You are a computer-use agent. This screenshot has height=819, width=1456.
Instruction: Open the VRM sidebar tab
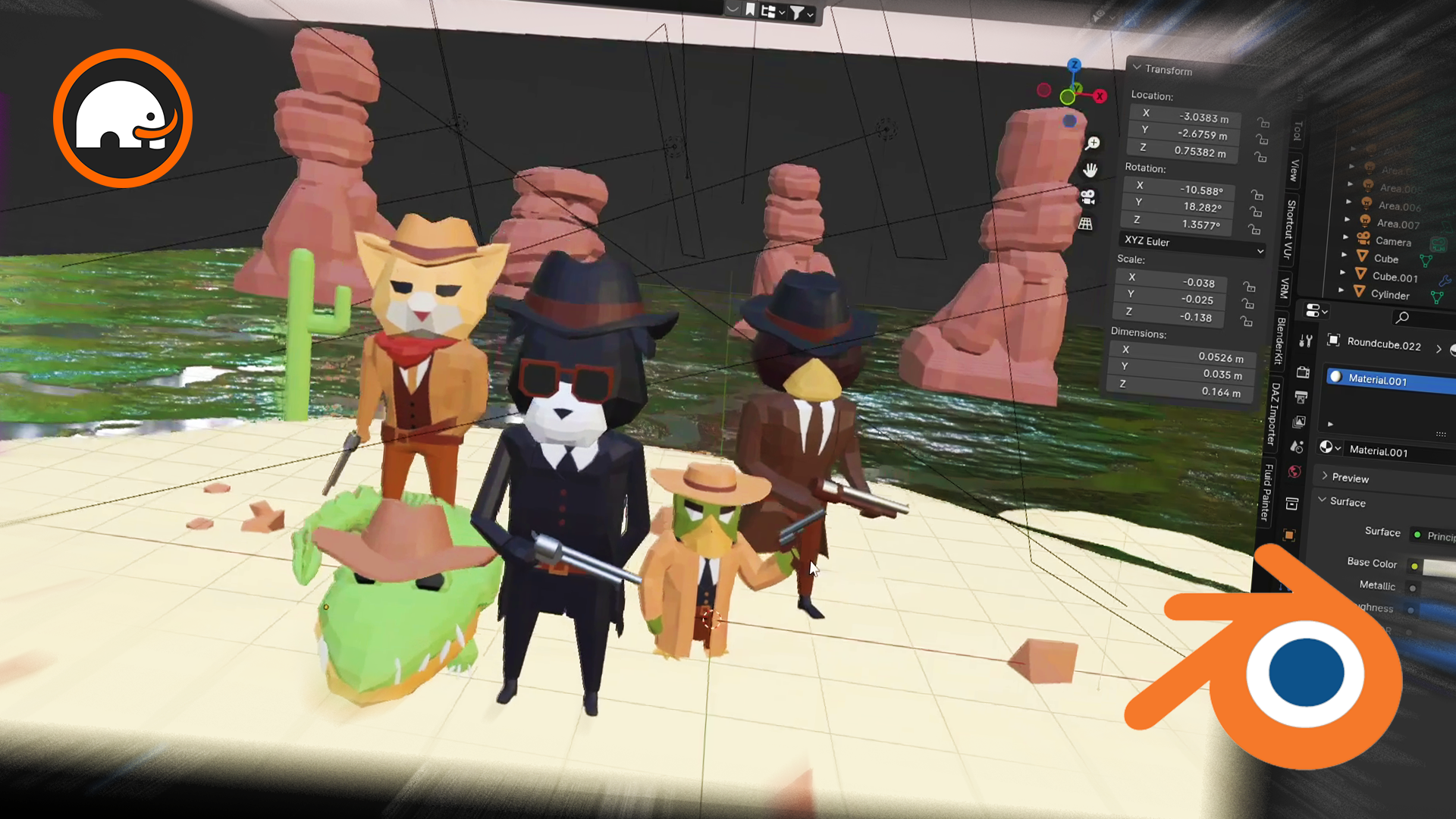[x=1285, y=288]
